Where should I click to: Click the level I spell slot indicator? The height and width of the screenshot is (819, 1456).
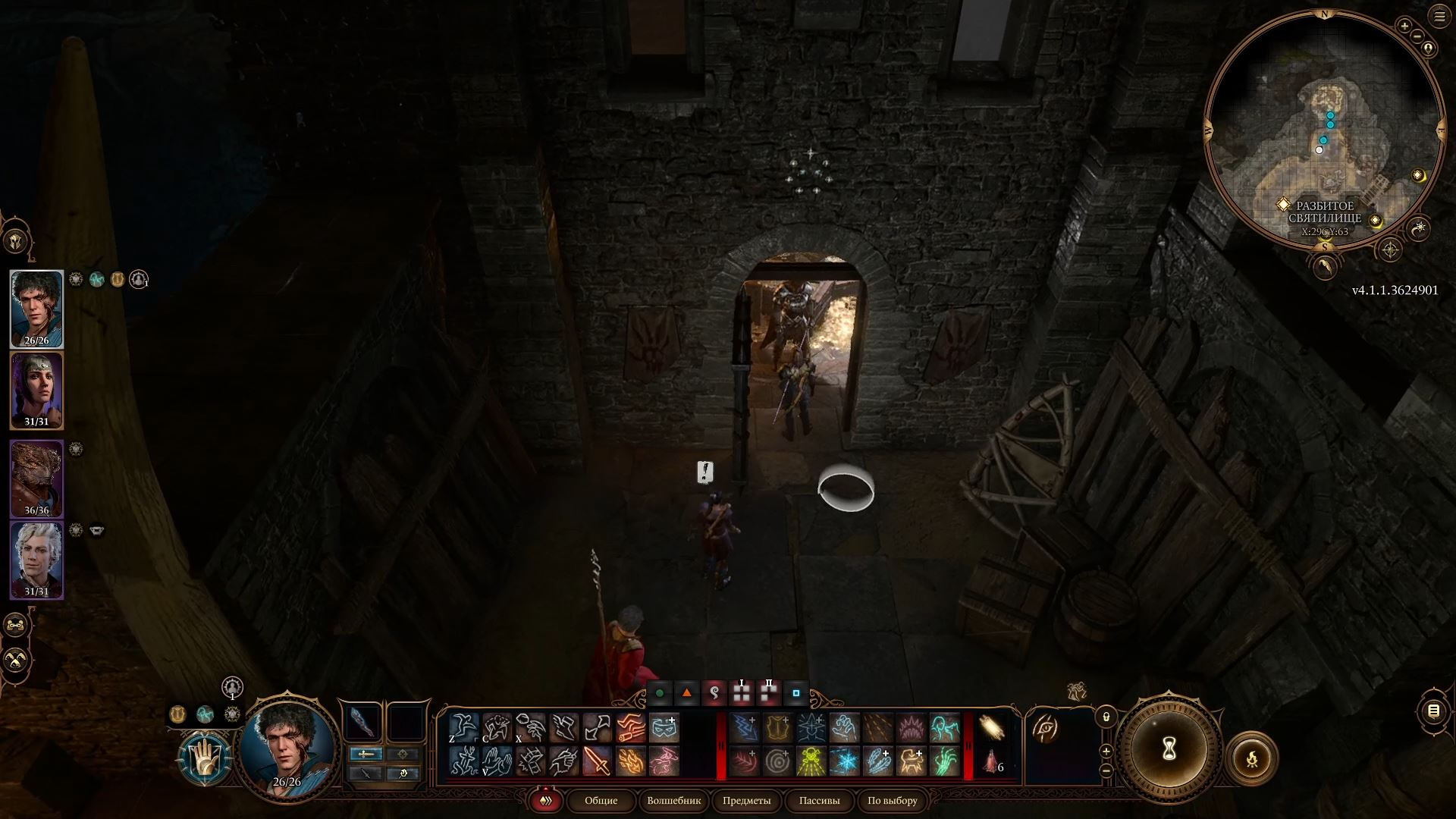pos(741,692)
